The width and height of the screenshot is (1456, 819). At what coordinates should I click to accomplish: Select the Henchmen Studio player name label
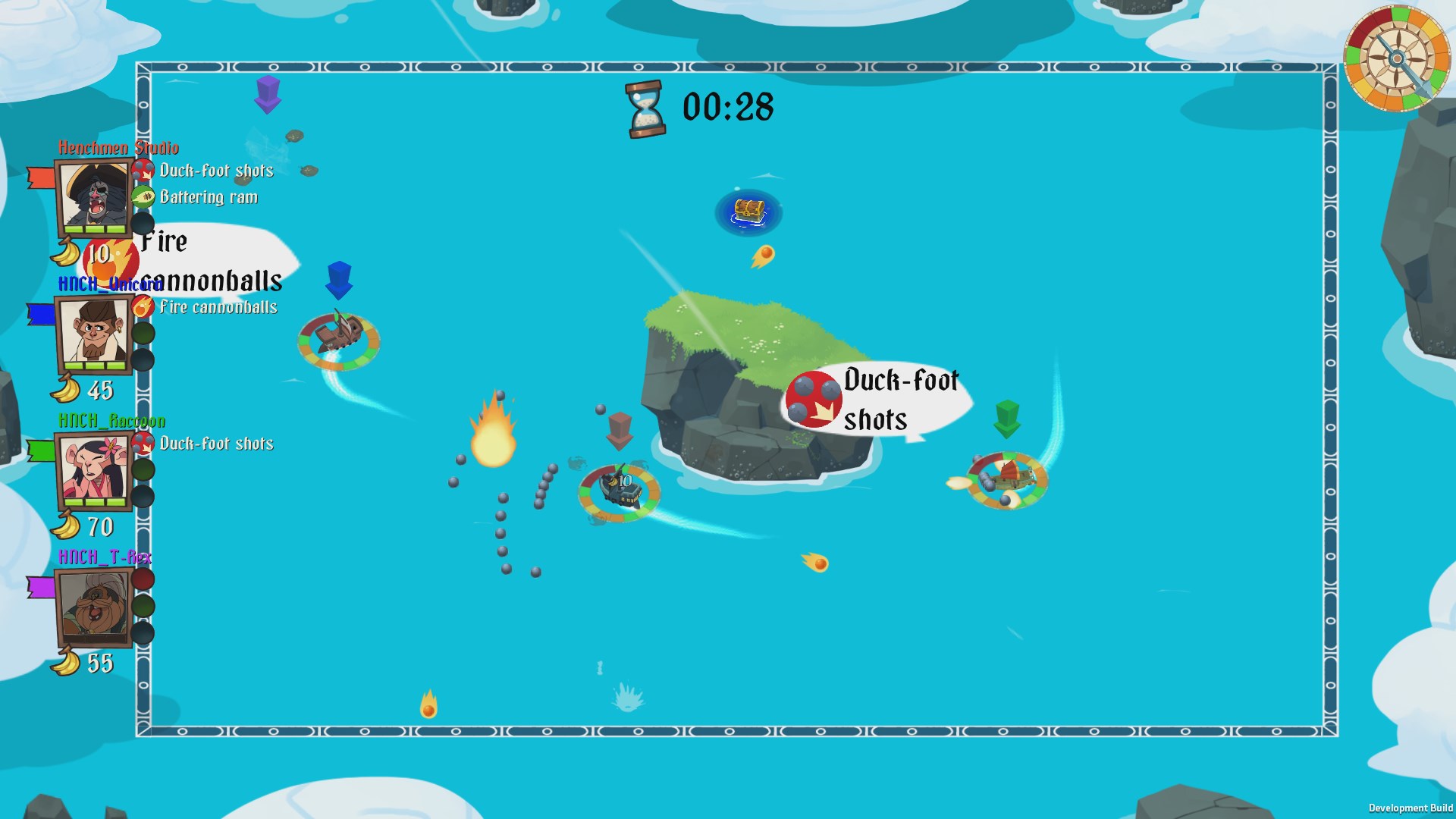pyautogui.click(x=118, y=148)
